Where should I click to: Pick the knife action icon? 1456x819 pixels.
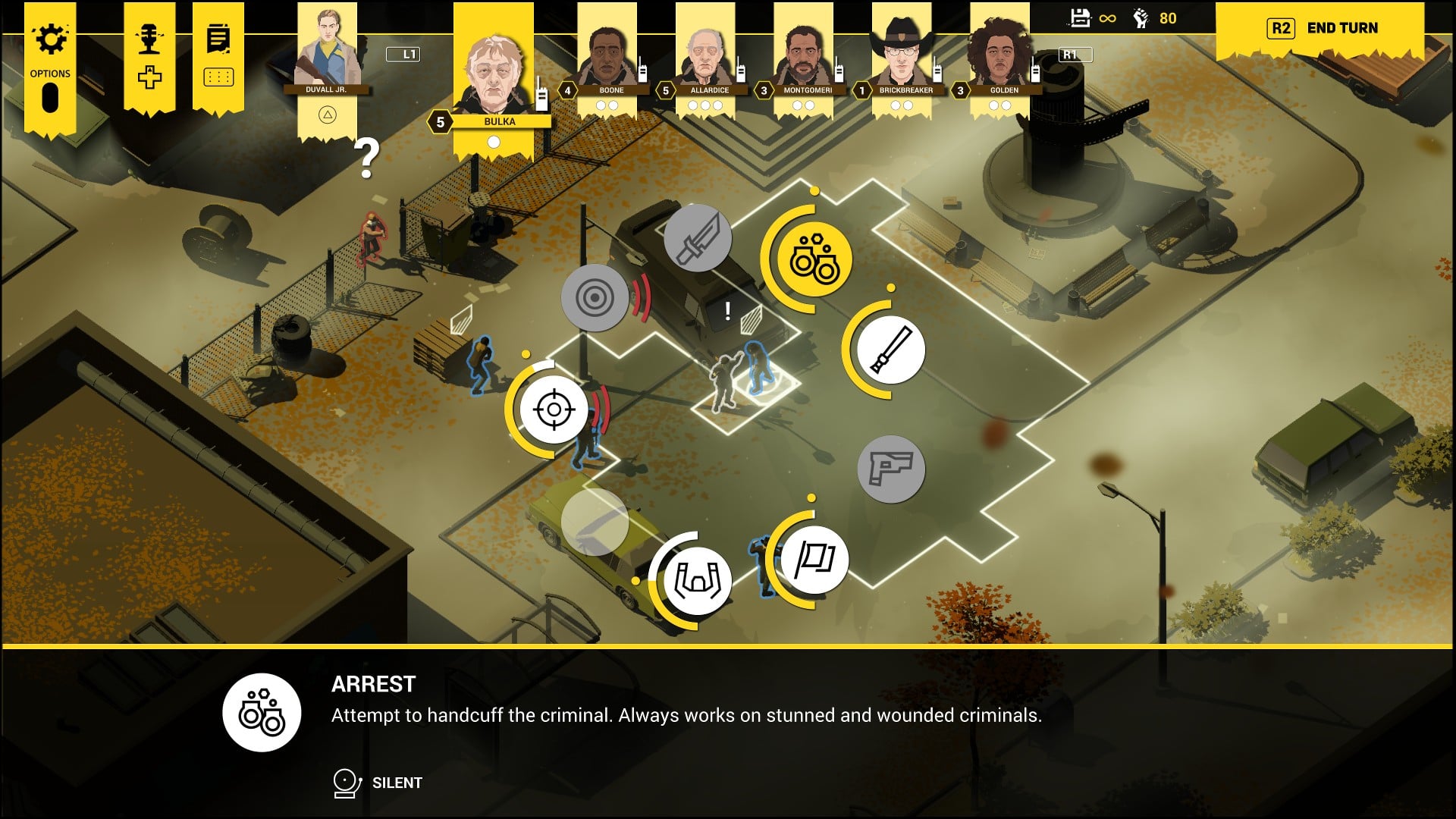pos(697,238)
